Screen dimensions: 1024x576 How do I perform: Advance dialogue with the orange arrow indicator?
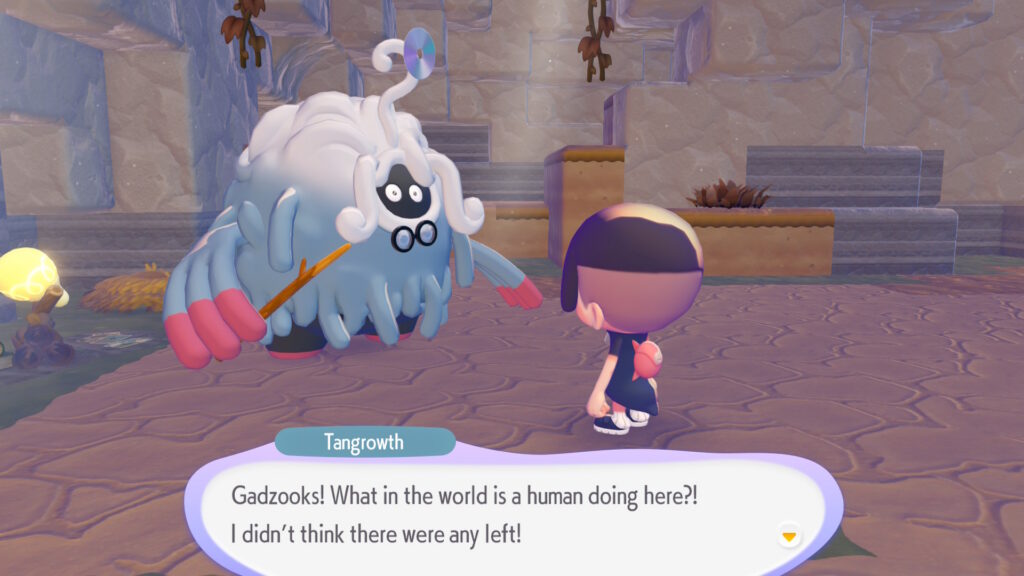pos(789,537)
